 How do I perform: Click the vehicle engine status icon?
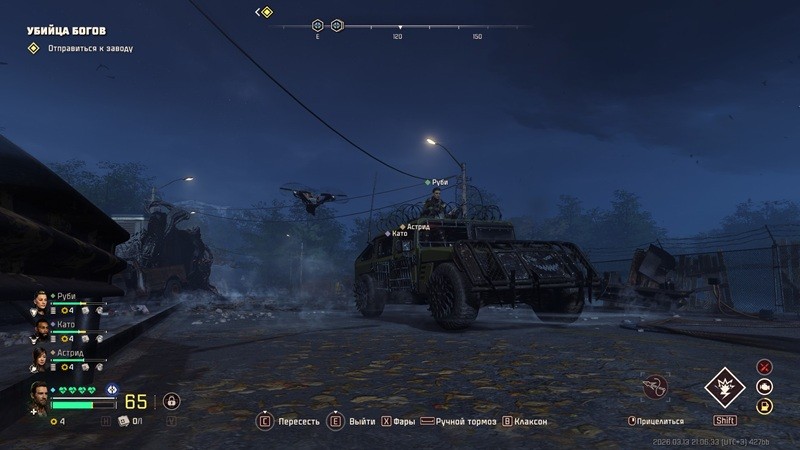click(765, 386)
